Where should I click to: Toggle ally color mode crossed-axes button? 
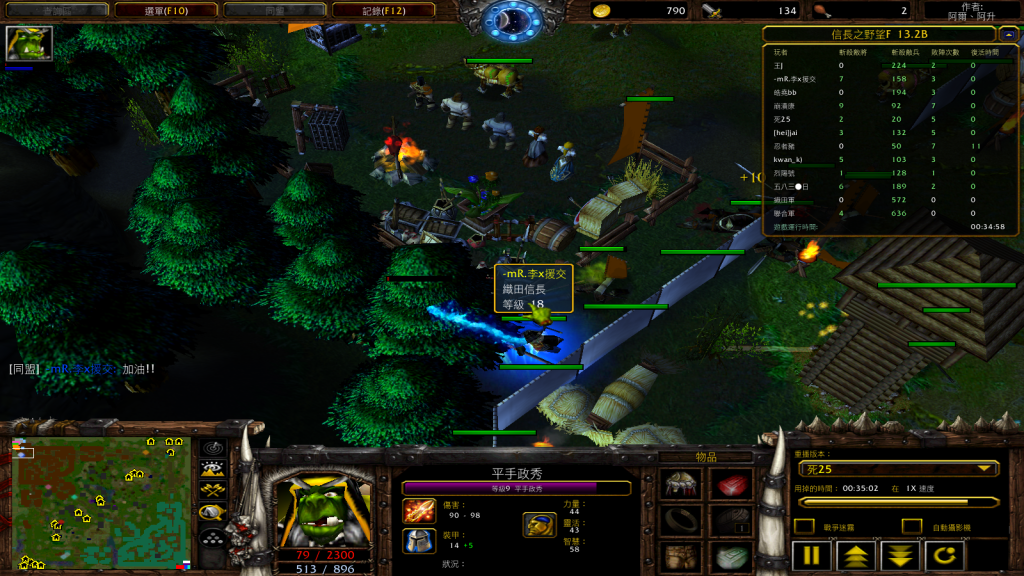212,490
